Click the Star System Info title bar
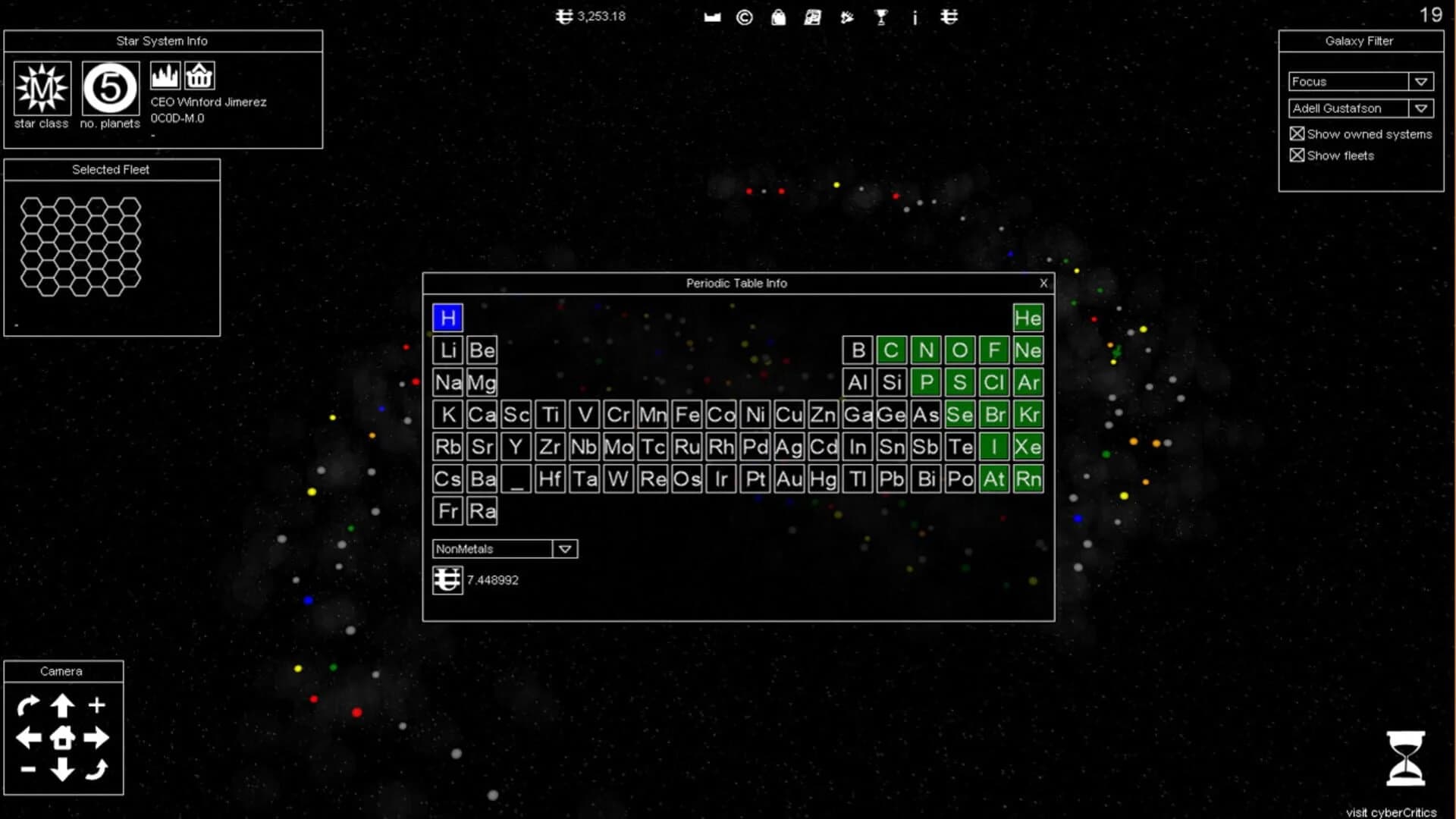The image size is (1456, 819). 162,41
